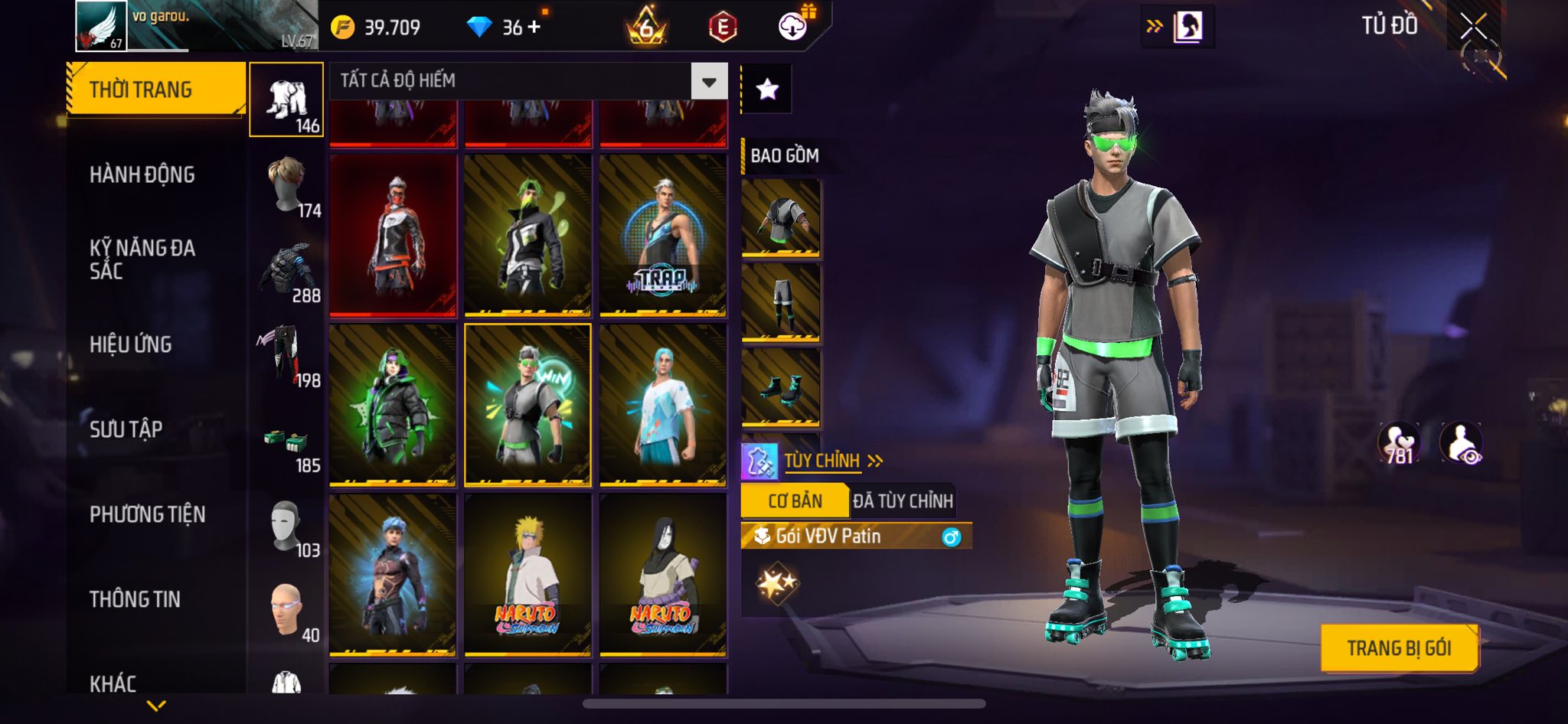The height and width of the screenshot is (724, 1568).
Task: Select the TRAP outfit bundle
Action: coord(662,235)
